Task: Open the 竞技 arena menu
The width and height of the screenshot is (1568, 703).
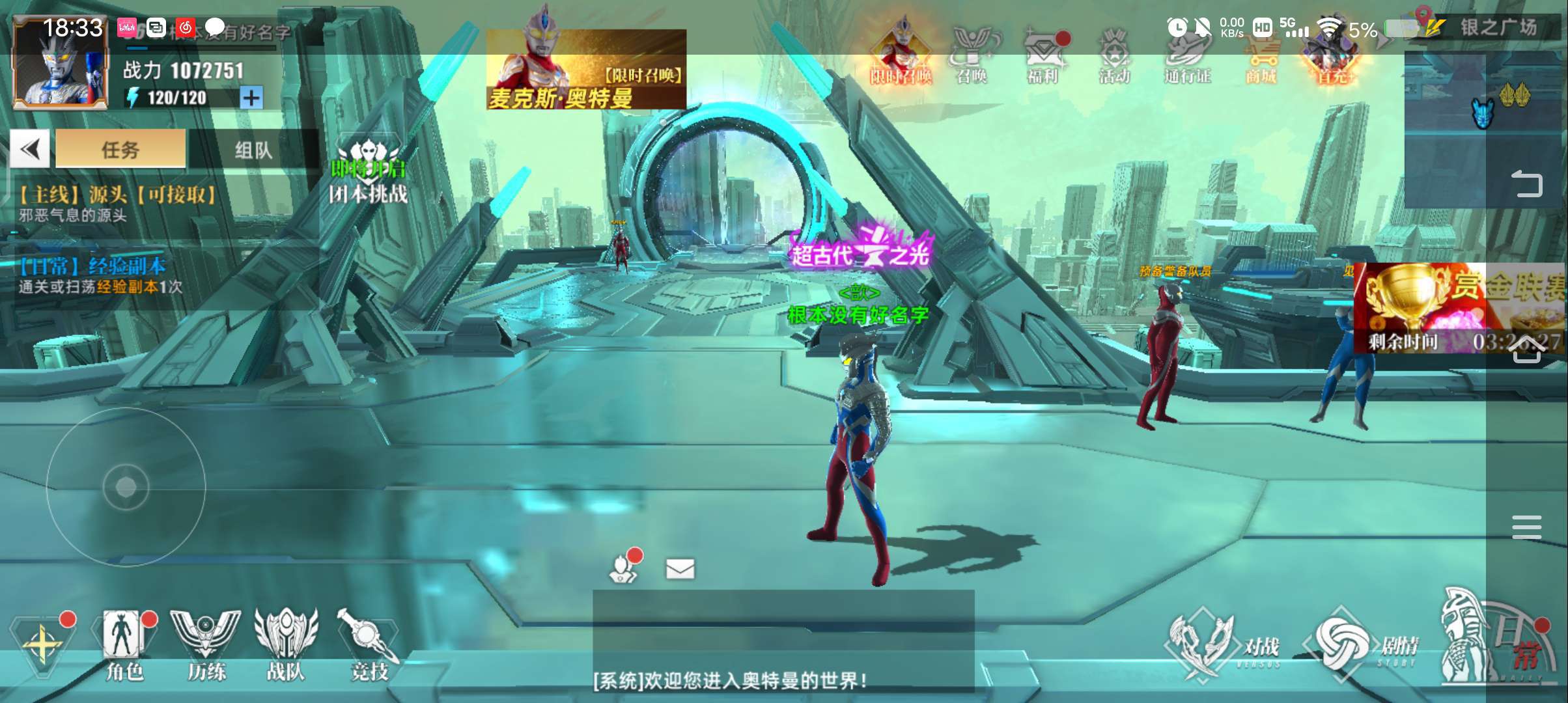Action: tap(368, 644)
